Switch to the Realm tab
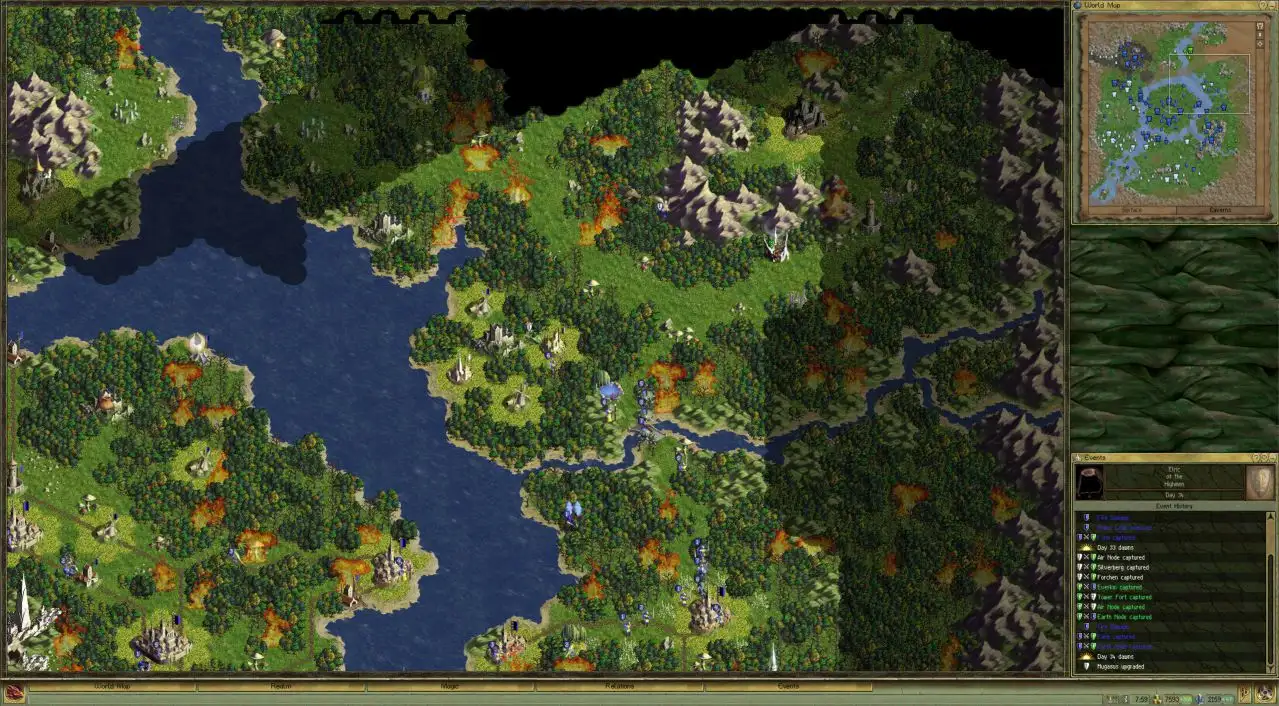The height and width of the screenshot is (706, 1279). (281, 687)
